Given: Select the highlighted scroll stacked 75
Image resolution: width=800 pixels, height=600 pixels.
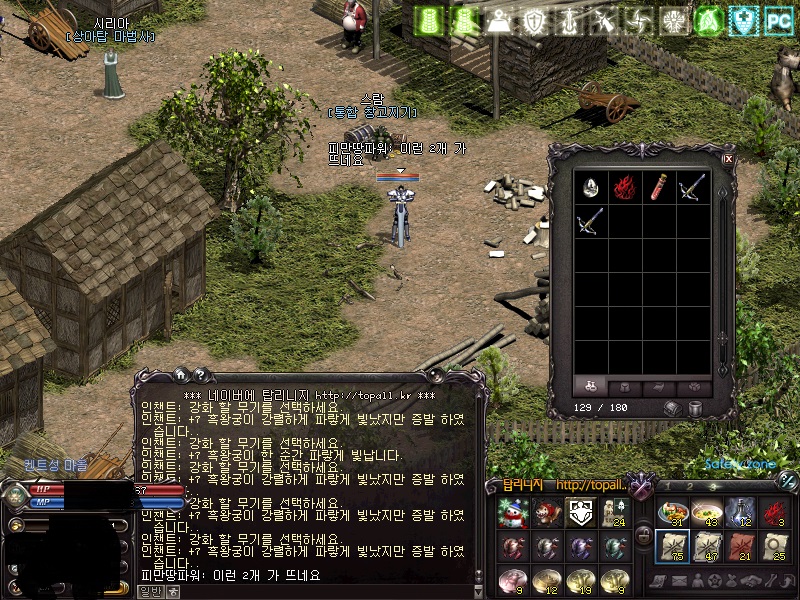Looking at the screenshot, I should [673, 546].
